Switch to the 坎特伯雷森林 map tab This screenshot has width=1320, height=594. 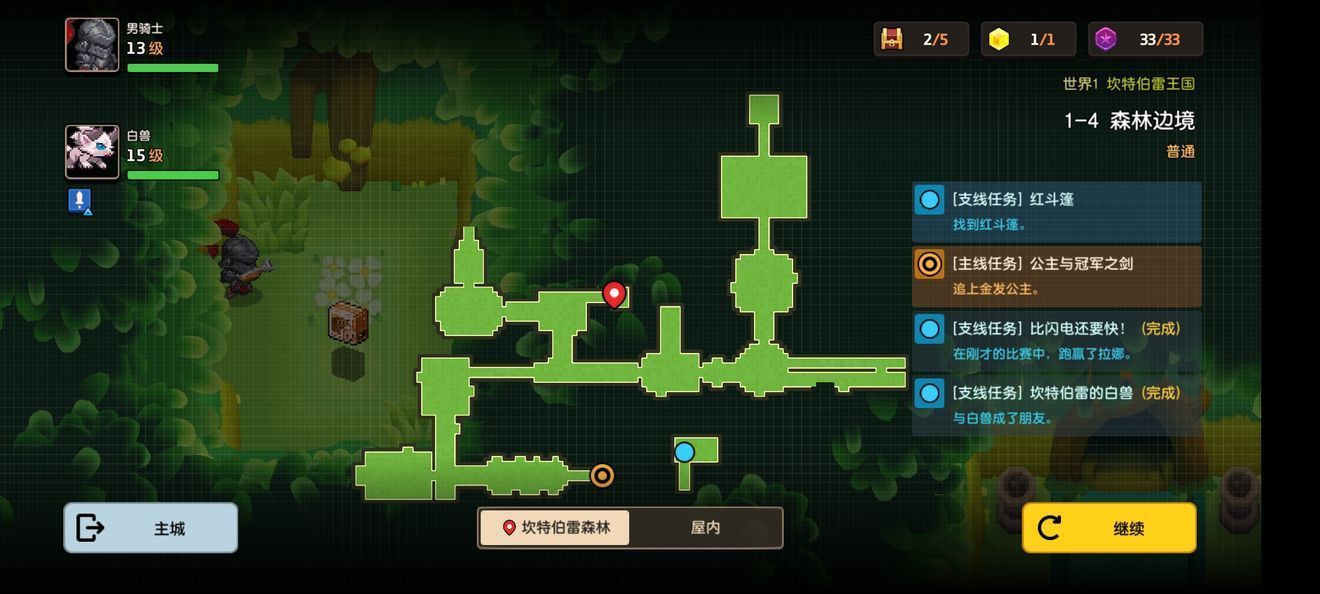pyautogui.click(x=555, y=527)
